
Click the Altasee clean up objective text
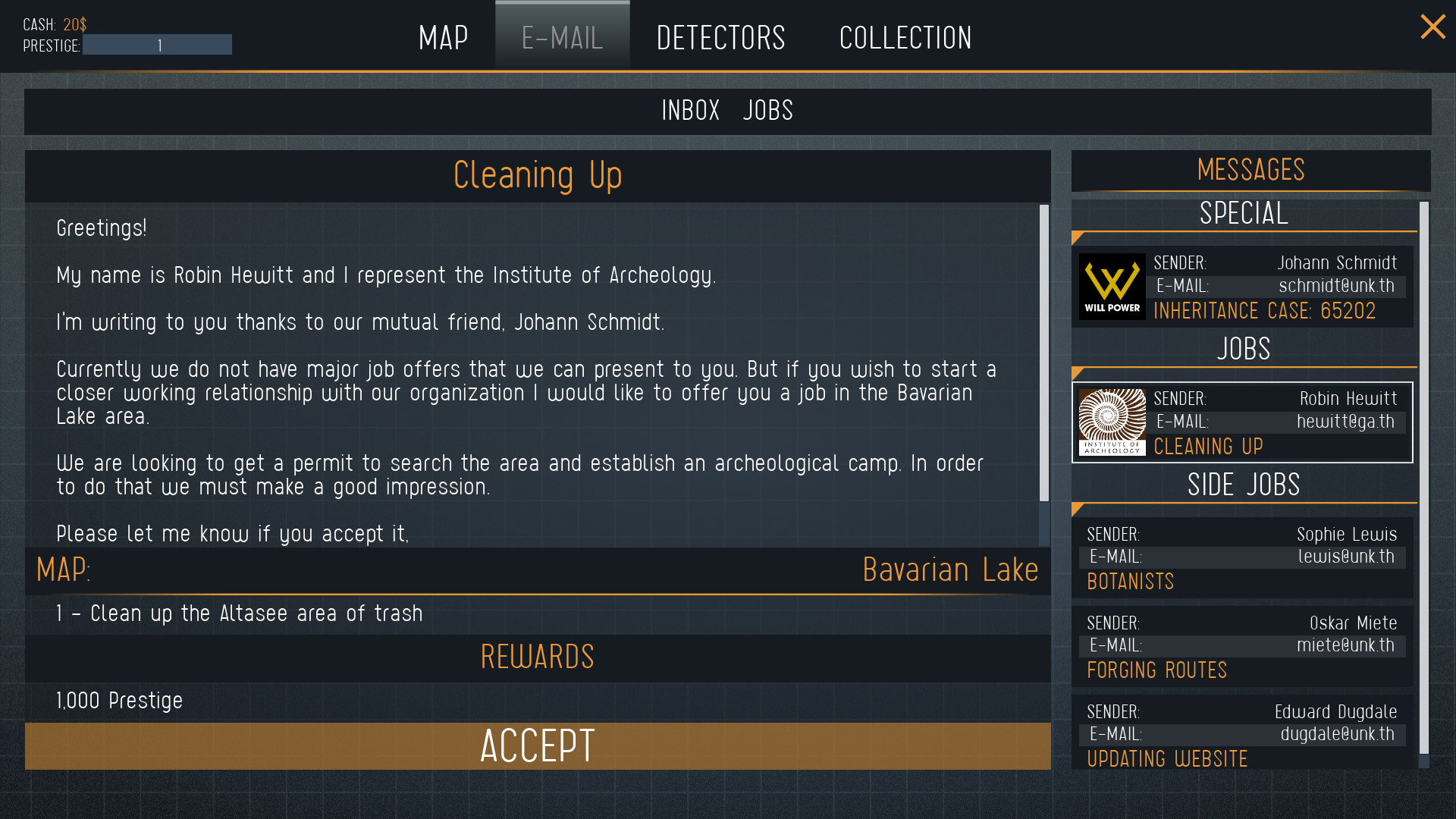[x=240, y=613]
